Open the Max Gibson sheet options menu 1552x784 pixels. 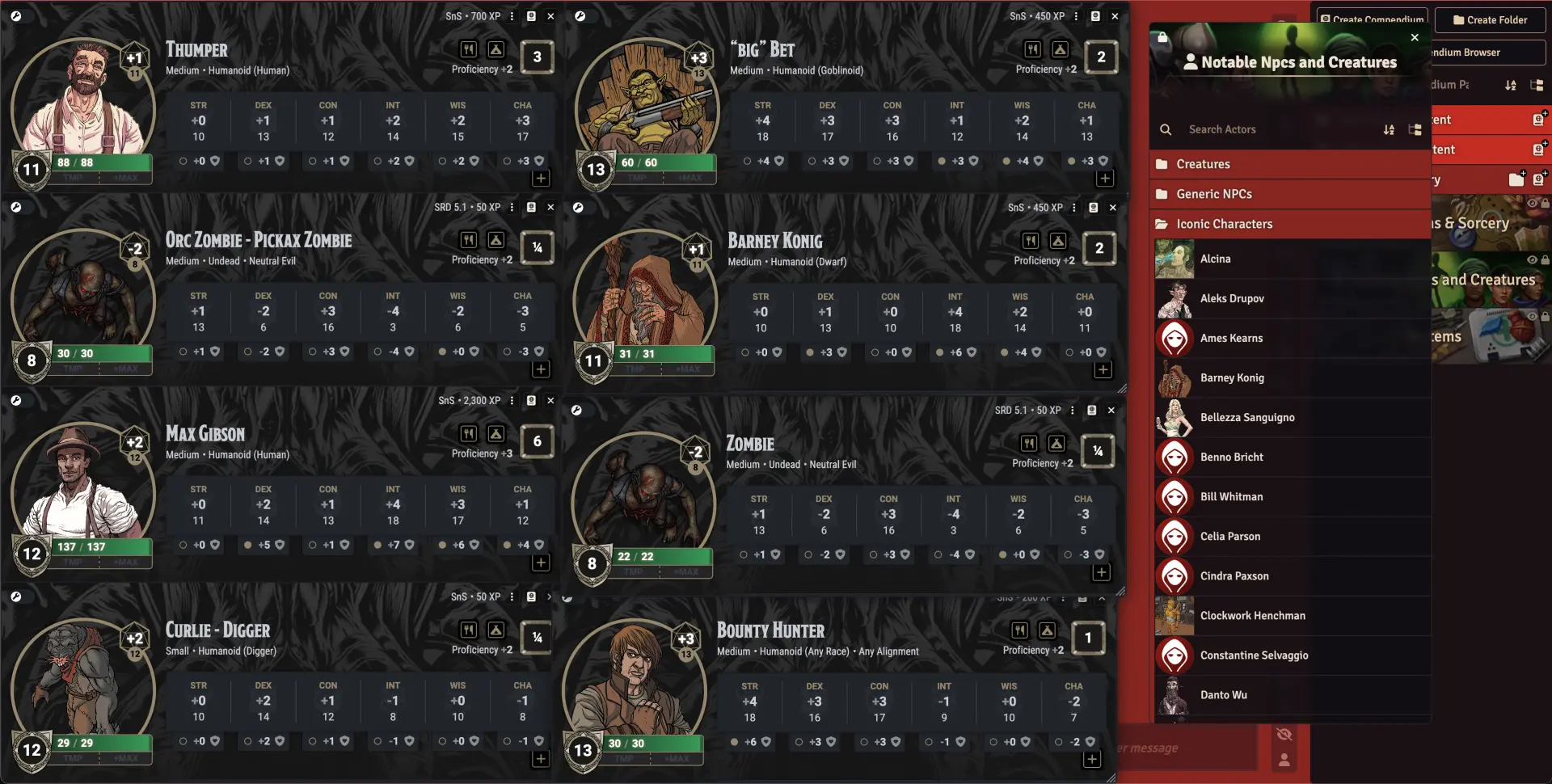[x=512, y=401]
